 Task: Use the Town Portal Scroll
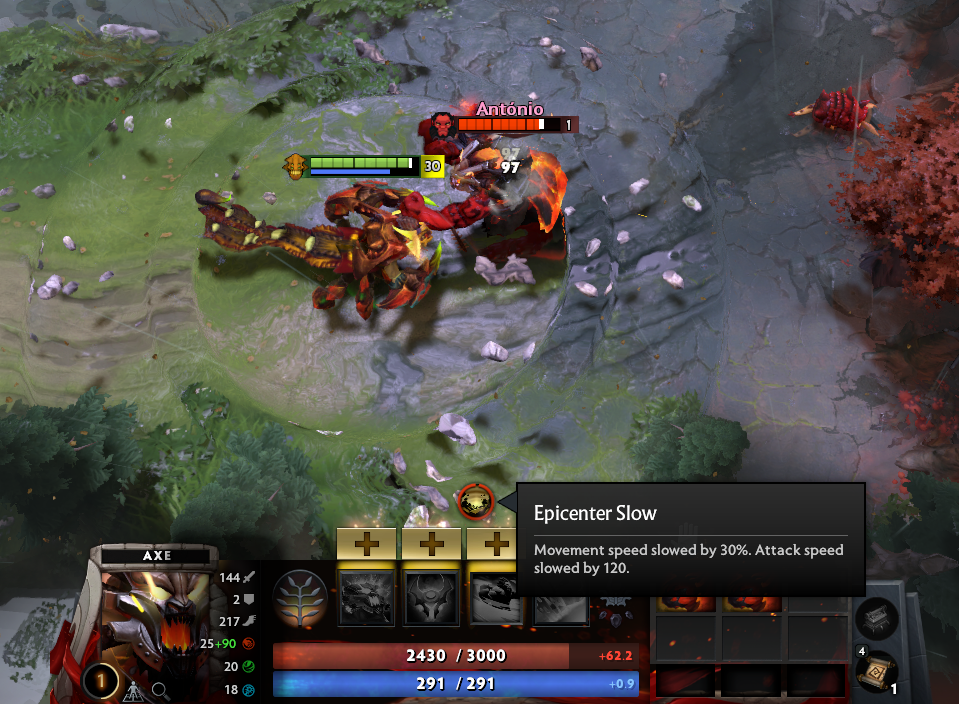coord(877,672)
